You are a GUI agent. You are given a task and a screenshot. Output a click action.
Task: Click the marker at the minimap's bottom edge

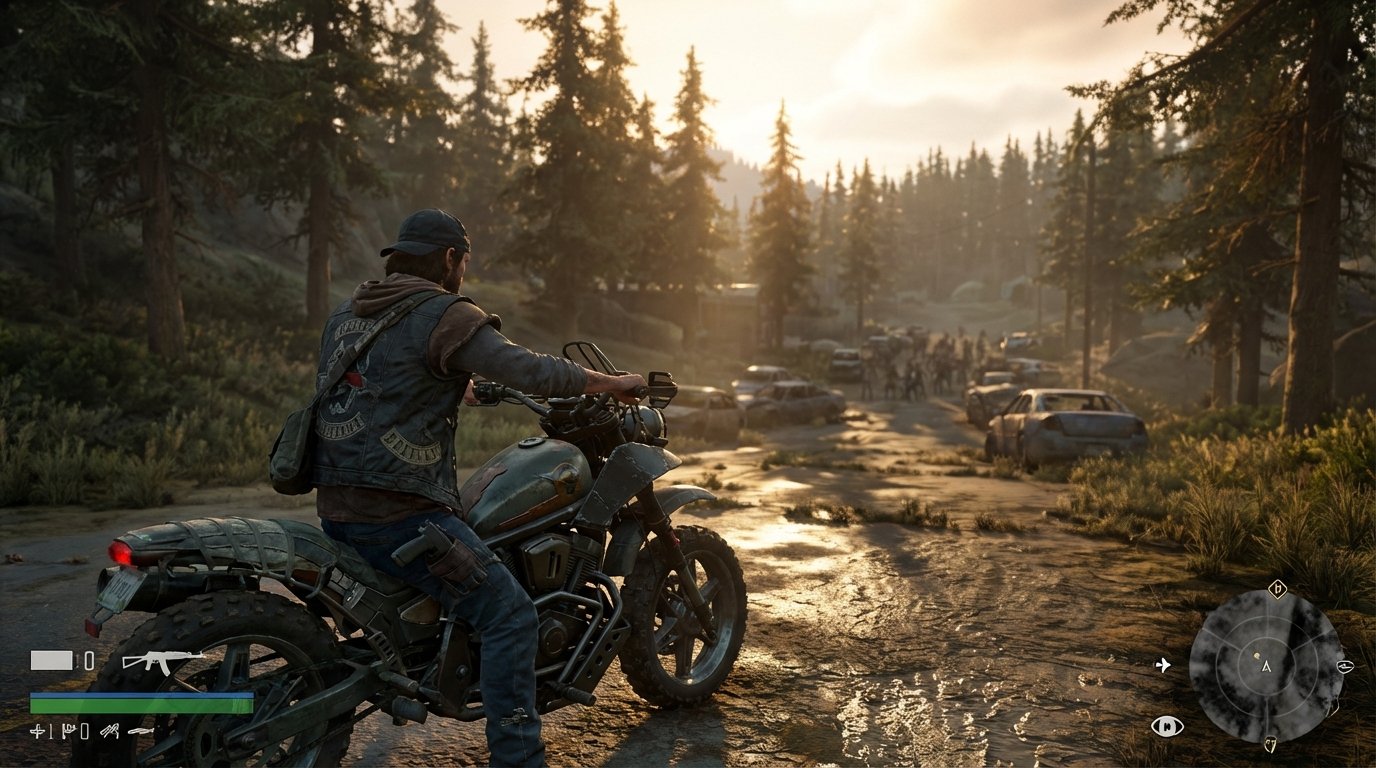pyautogui.click(x=1271, y=744)
